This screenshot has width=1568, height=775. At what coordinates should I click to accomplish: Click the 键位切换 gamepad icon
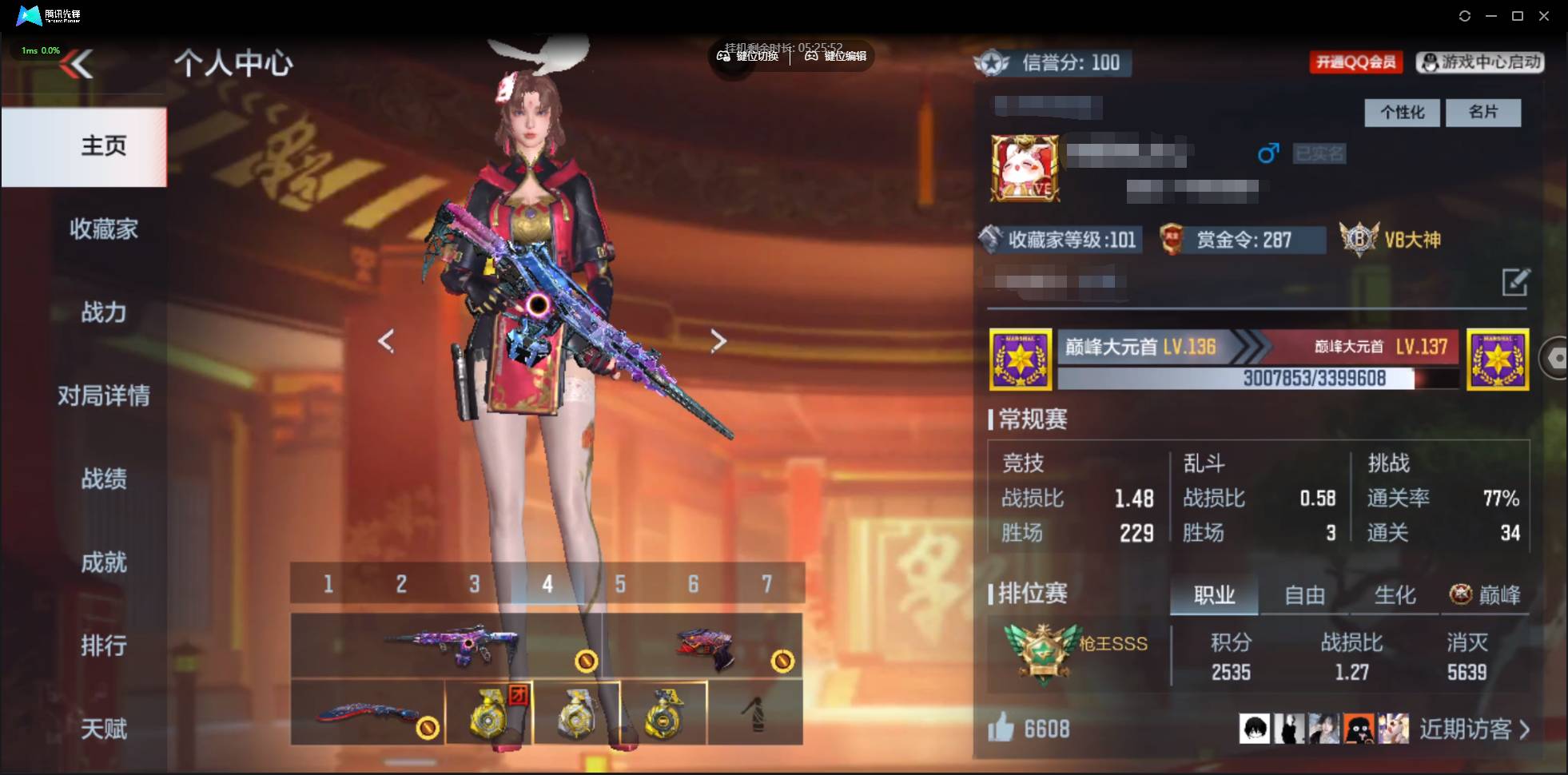(x=724, y=56)
